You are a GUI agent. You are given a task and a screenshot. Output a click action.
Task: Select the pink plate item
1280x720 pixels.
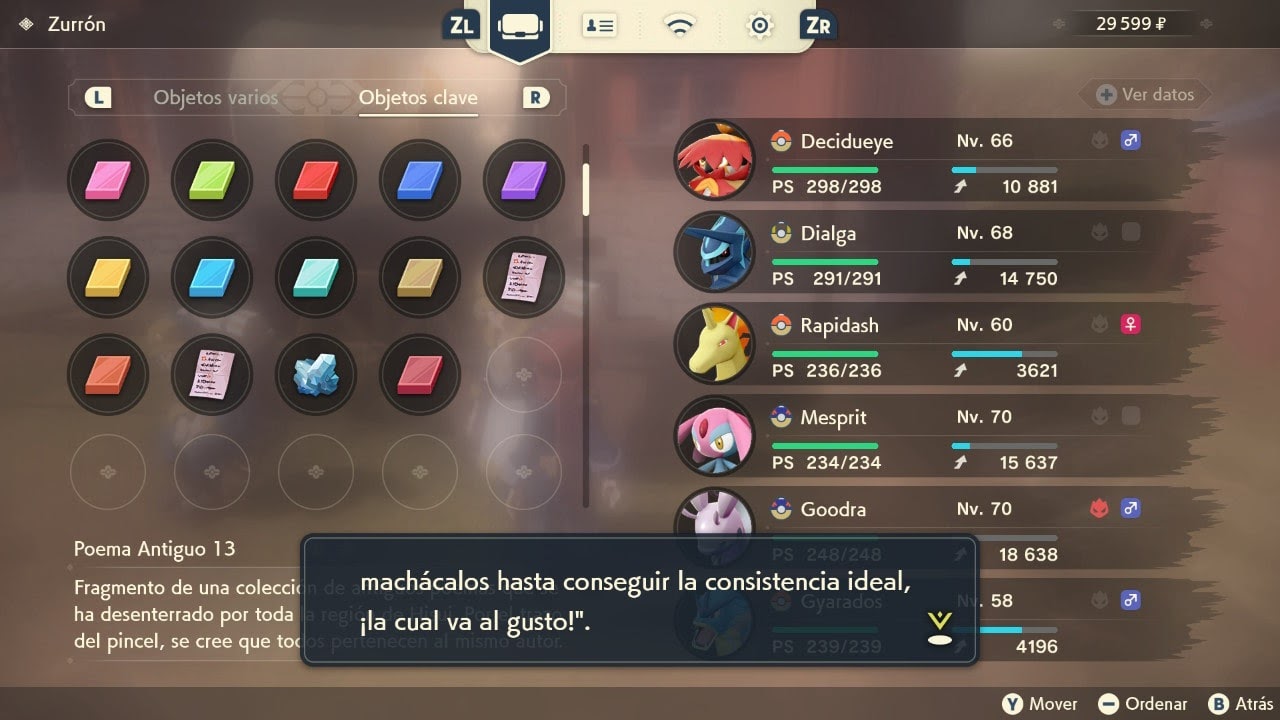108,181
